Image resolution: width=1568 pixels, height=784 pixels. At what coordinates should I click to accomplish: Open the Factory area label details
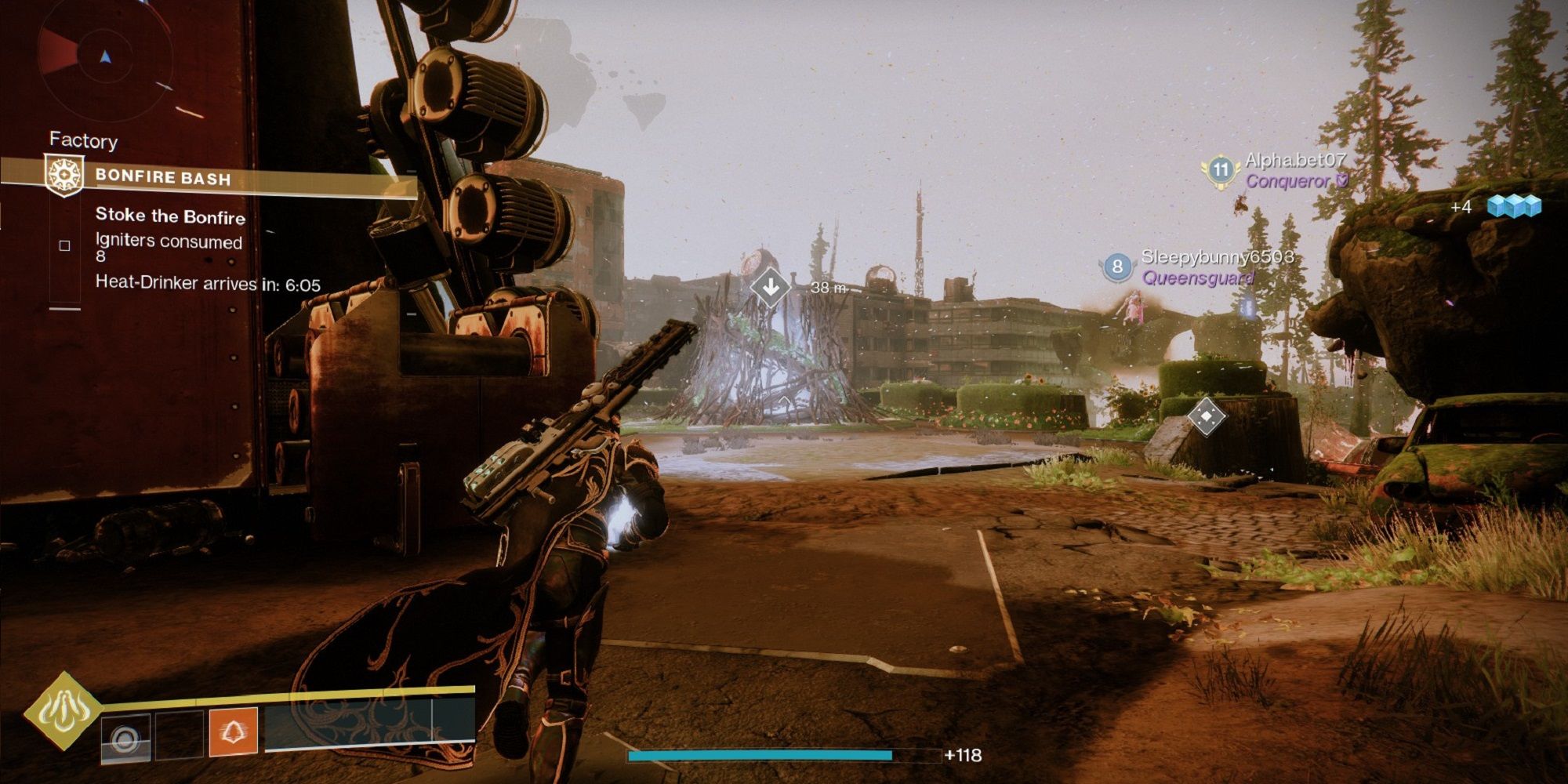83,141
